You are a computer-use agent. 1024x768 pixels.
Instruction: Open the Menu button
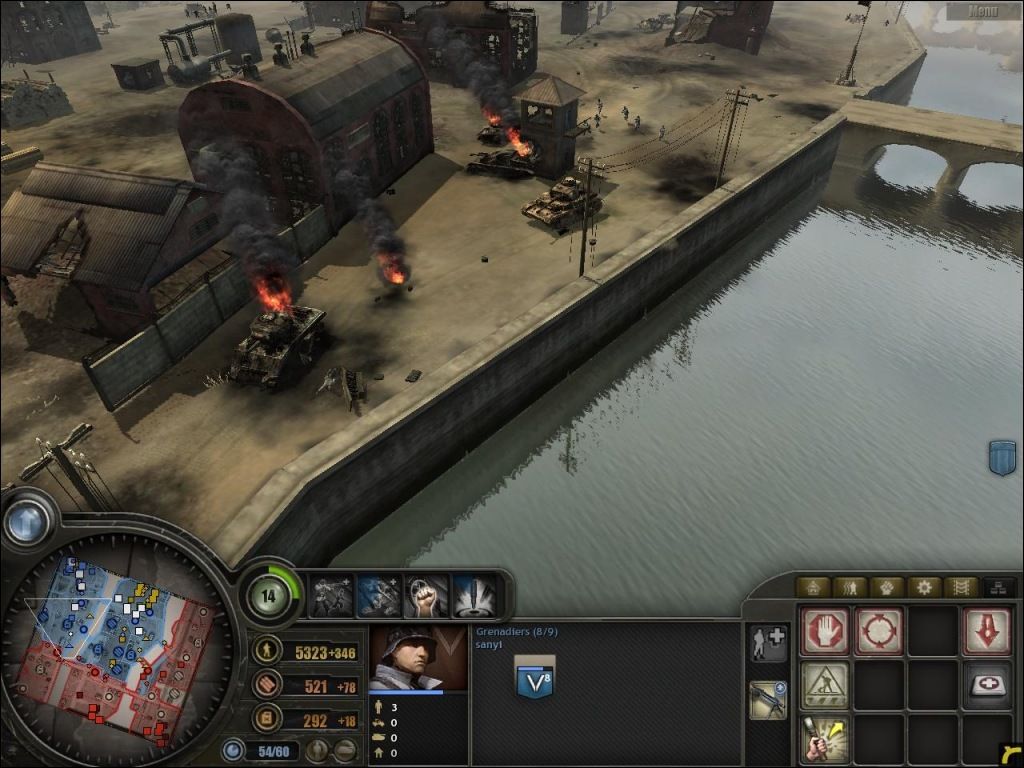(983, 11)
